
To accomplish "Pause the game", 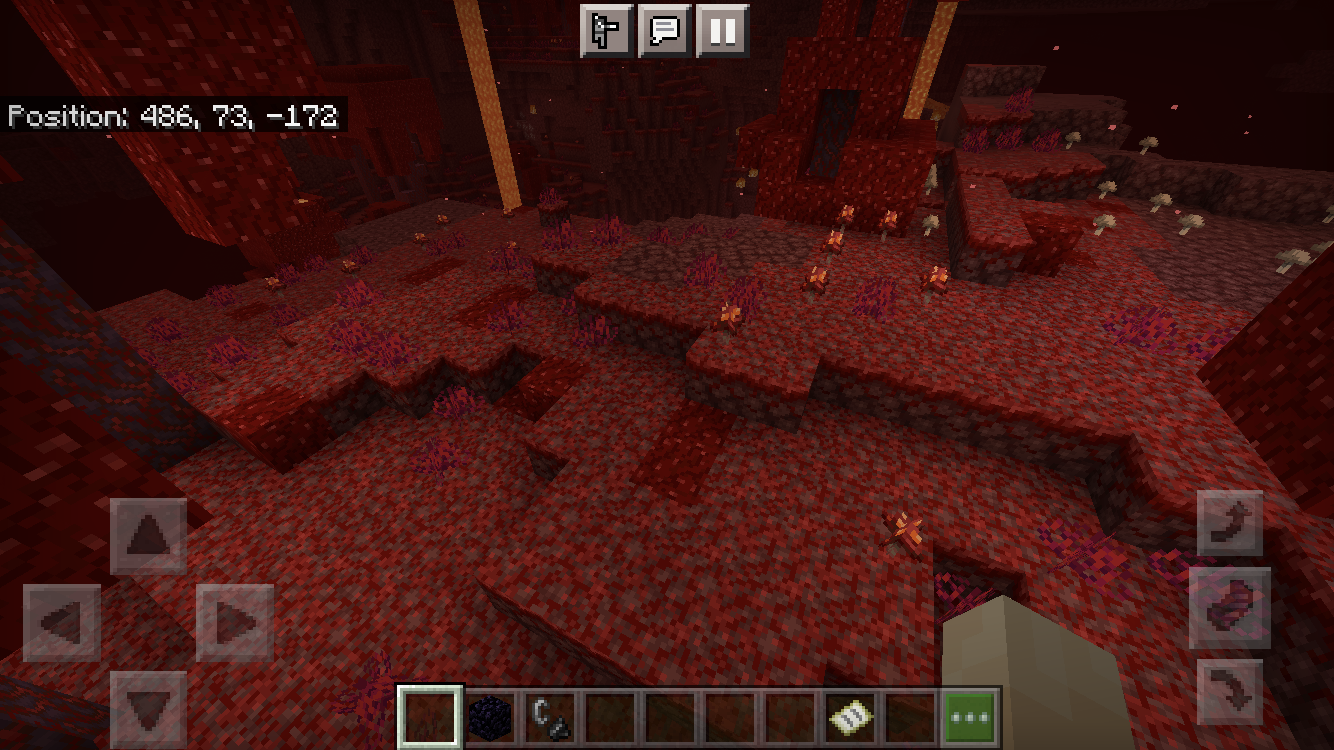I will [722, 31].
